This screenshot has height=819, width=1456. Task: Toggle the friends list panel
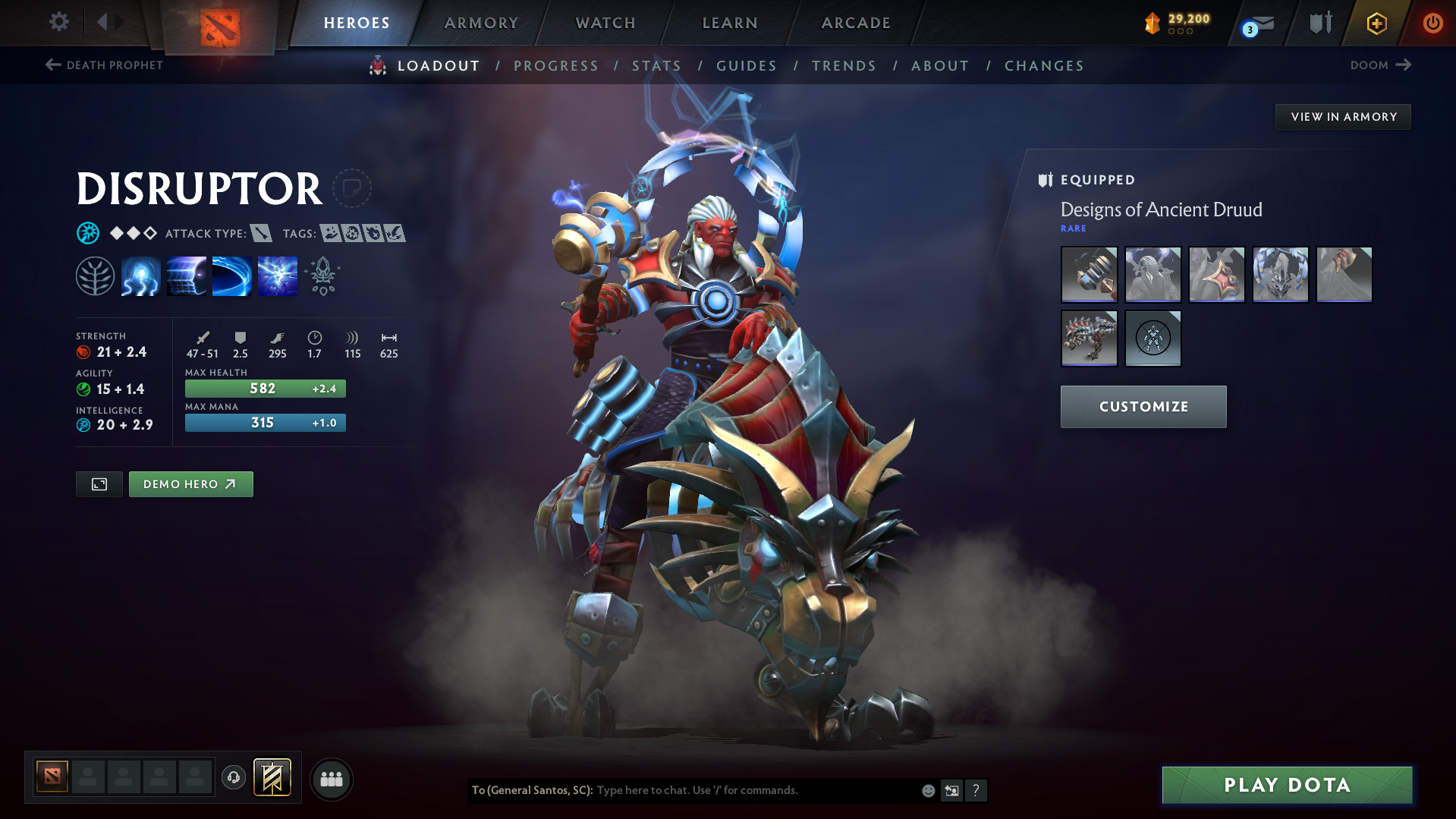pyautogui.click(x=331, y=779)
